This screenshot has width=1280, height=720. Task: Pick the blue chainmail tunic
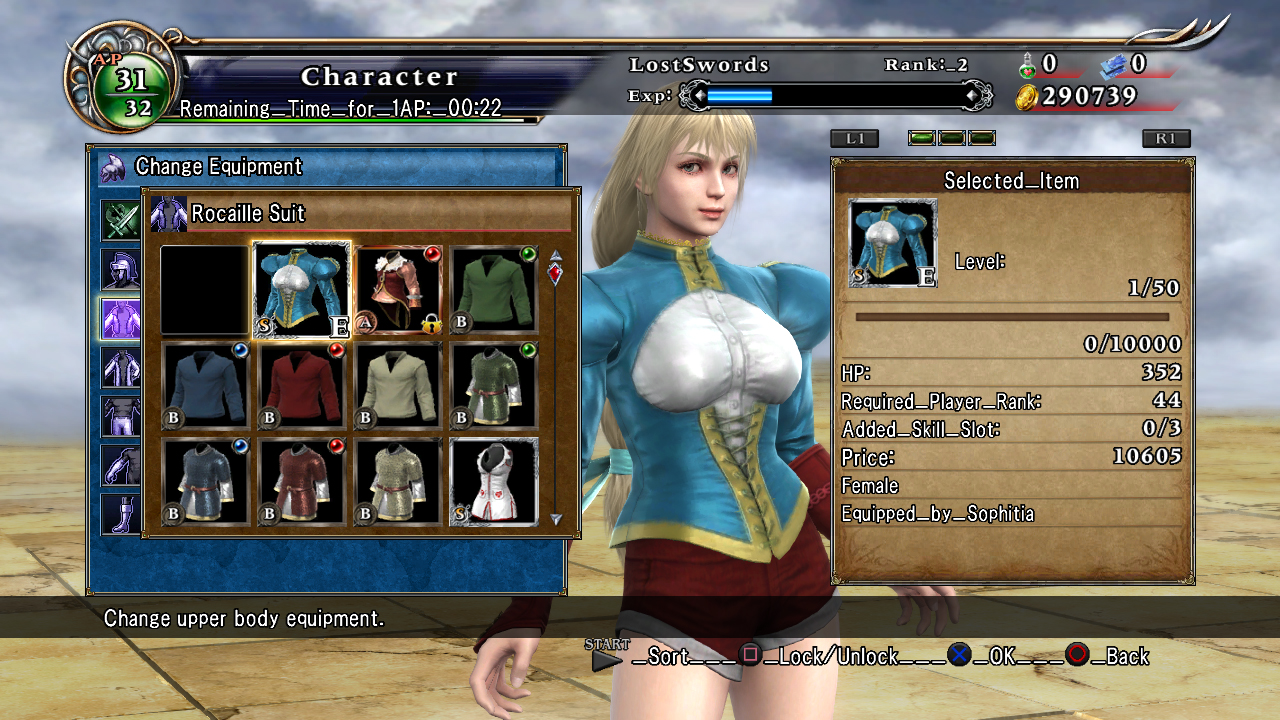205,482
